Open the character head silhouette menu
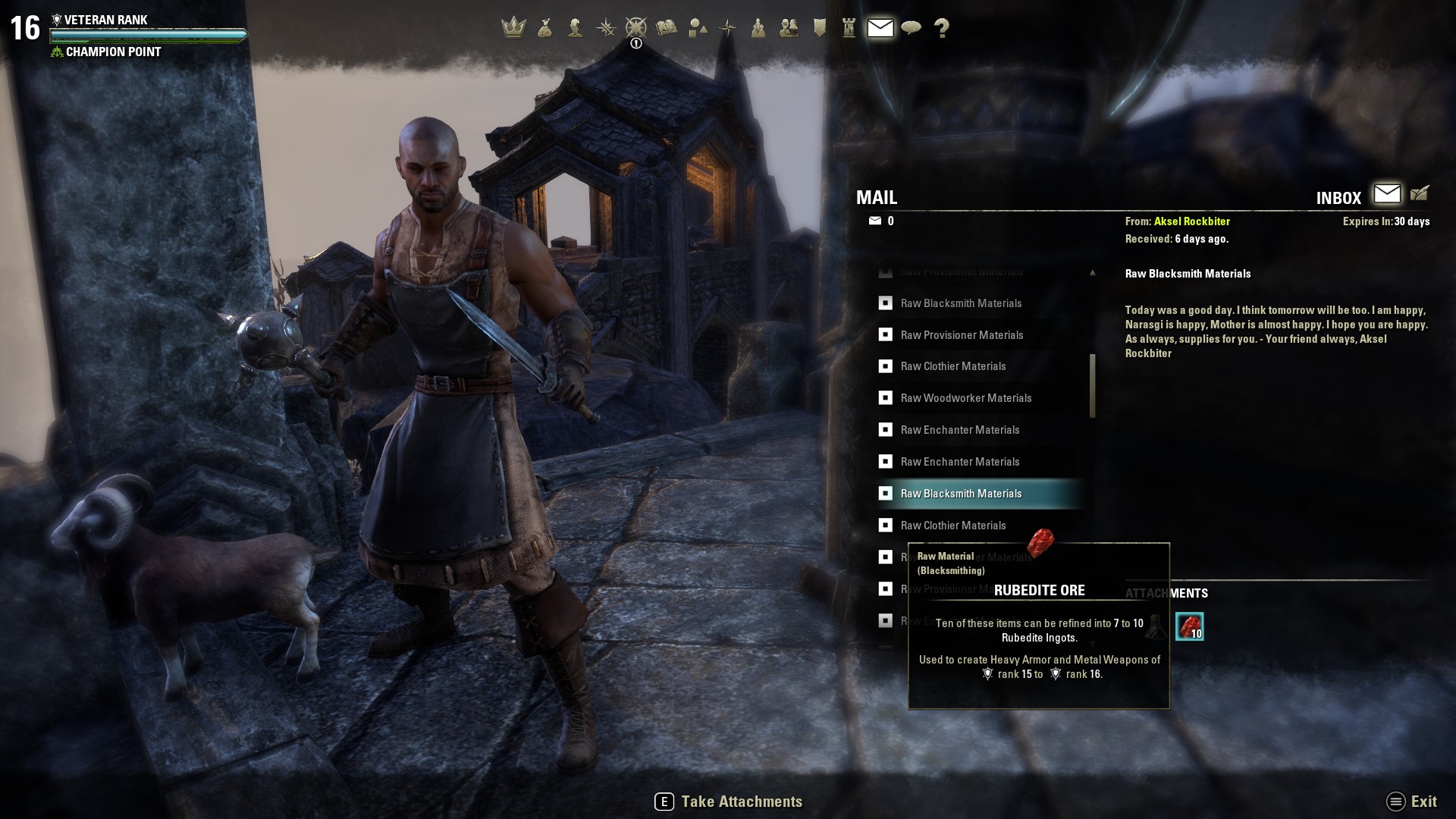The image size is (1456, 819). click(x=575, y=28)
